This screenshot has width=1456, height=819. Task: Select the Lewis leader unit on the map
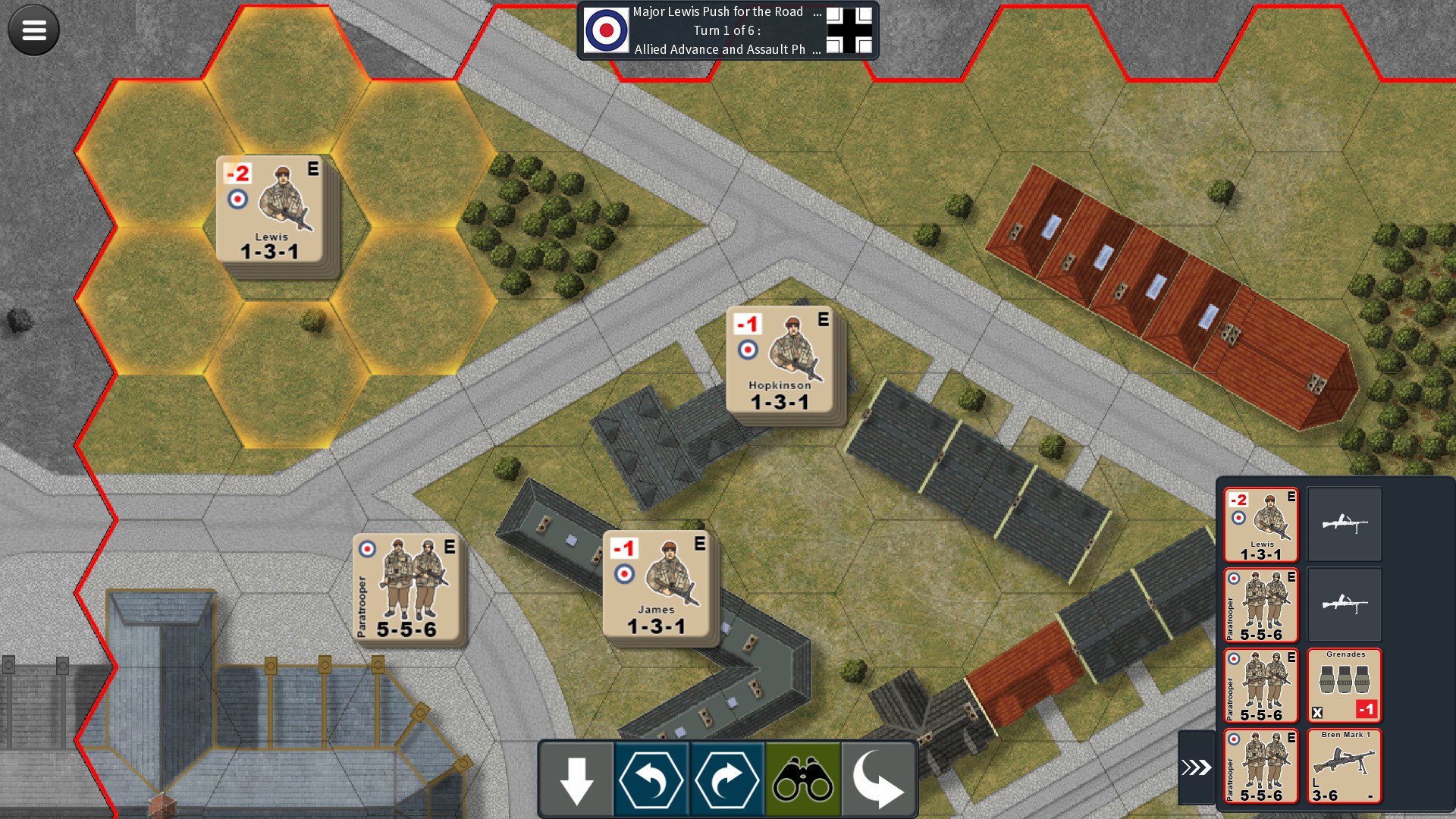pos(271,210)
